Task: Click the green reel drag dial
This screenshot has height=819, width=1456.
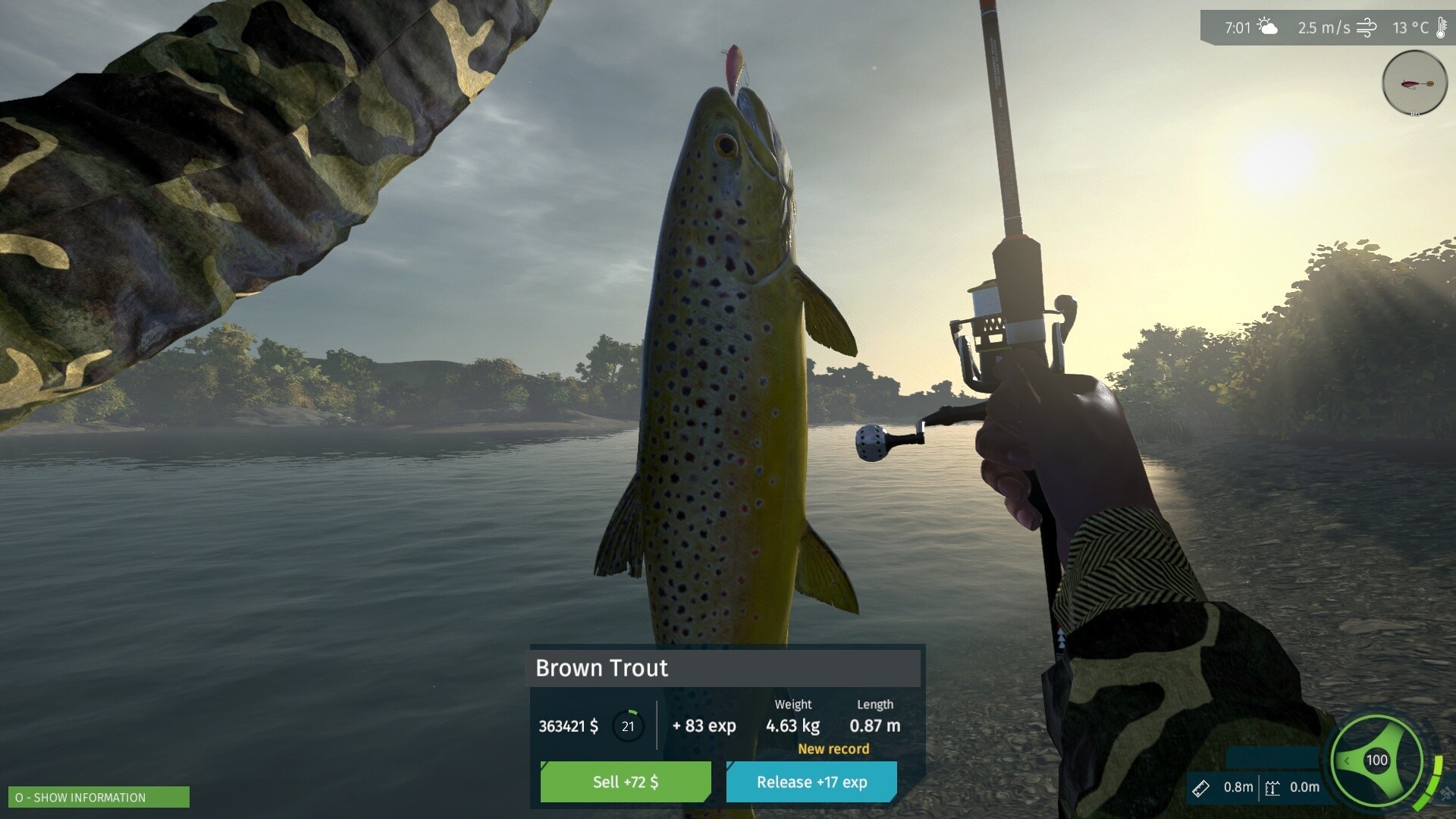Action: pyautogui.click(x=1376, y=760)
